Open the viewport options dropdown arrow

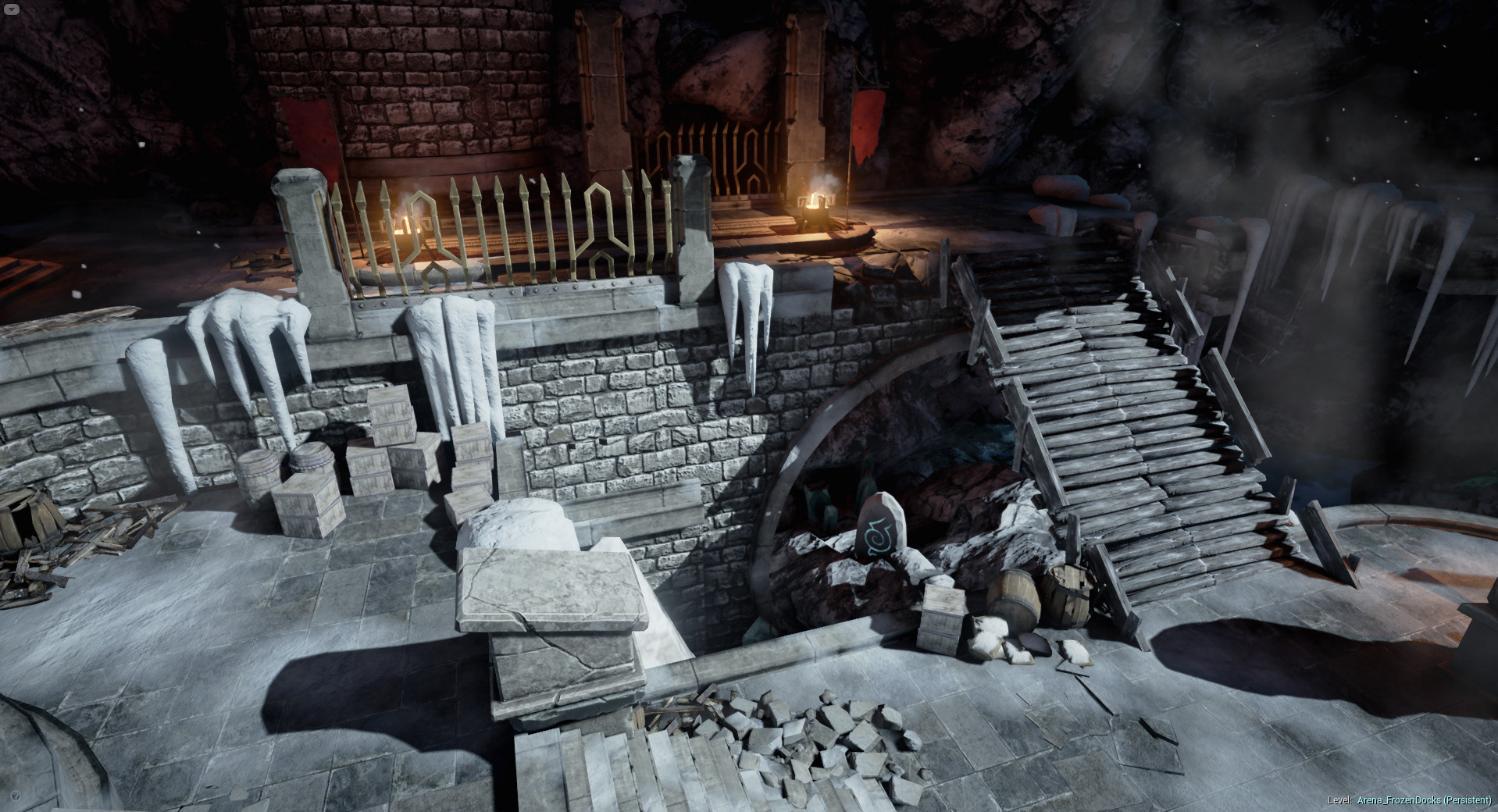pyautogui.click(x=10, y=9)
